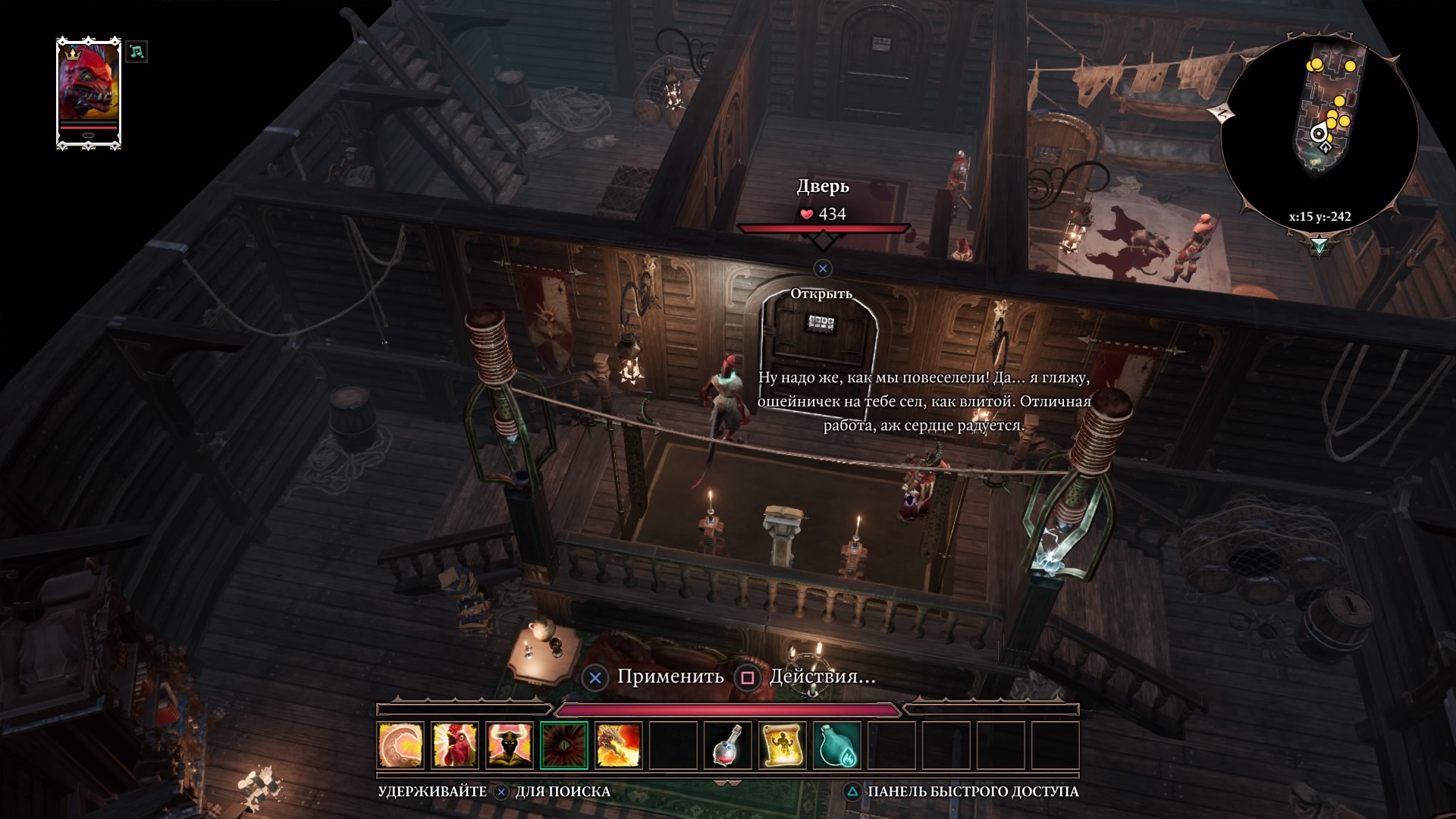Viewport: 1456px width, 819px height.
Task: Use the glowing golden scroll
Action: [783, 745]
